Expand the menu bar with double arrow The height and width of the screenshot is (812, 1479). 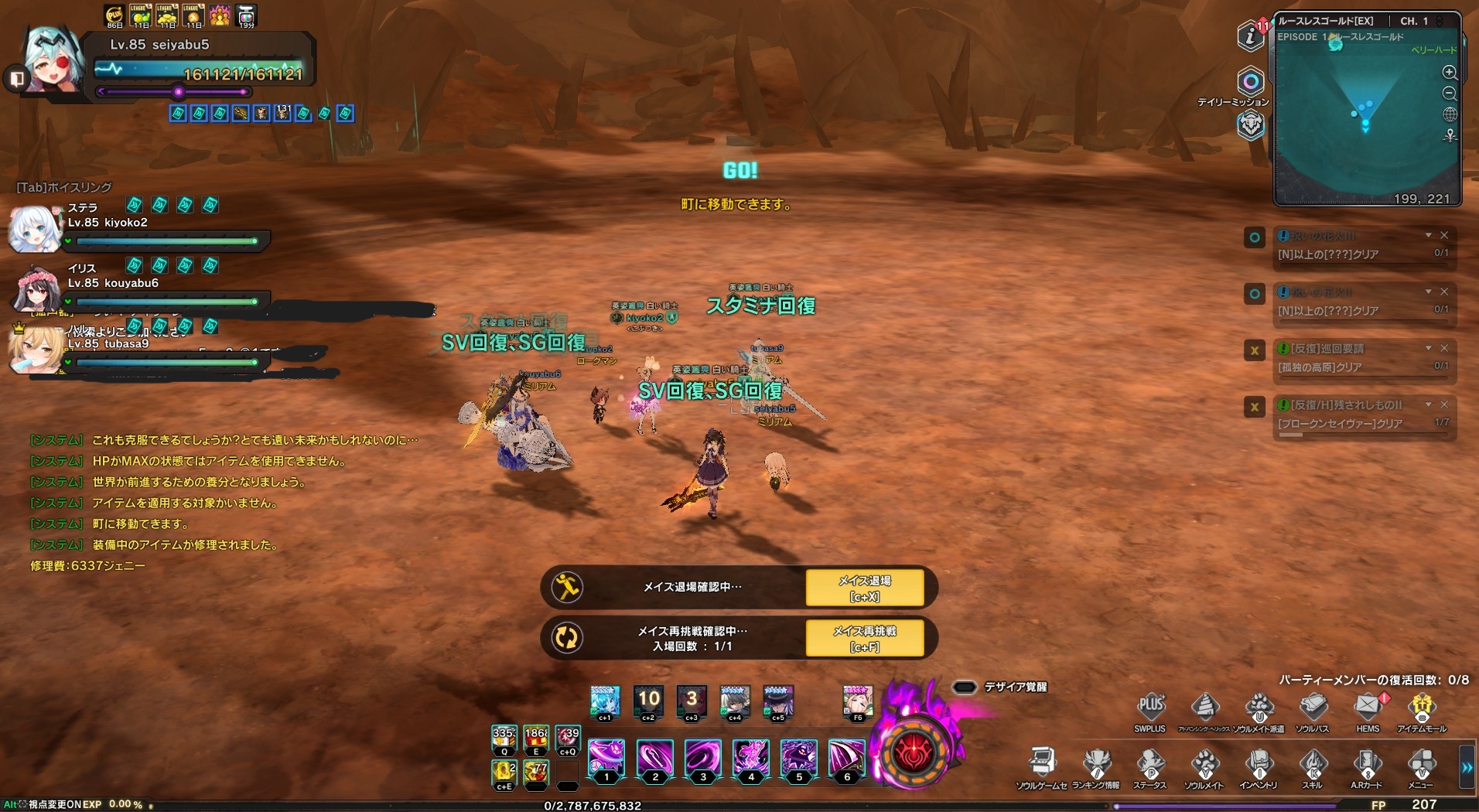tap(1467, 767)
